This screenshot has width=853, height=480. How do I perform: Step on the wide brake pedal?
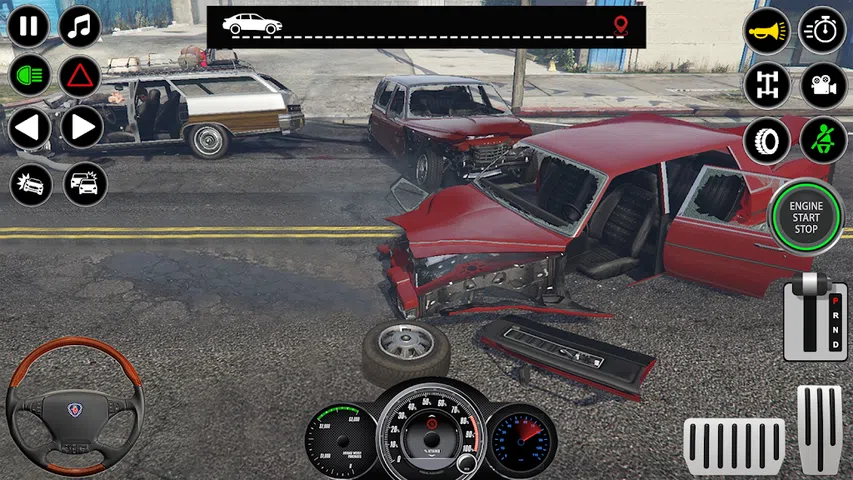[x=733, y=446]
